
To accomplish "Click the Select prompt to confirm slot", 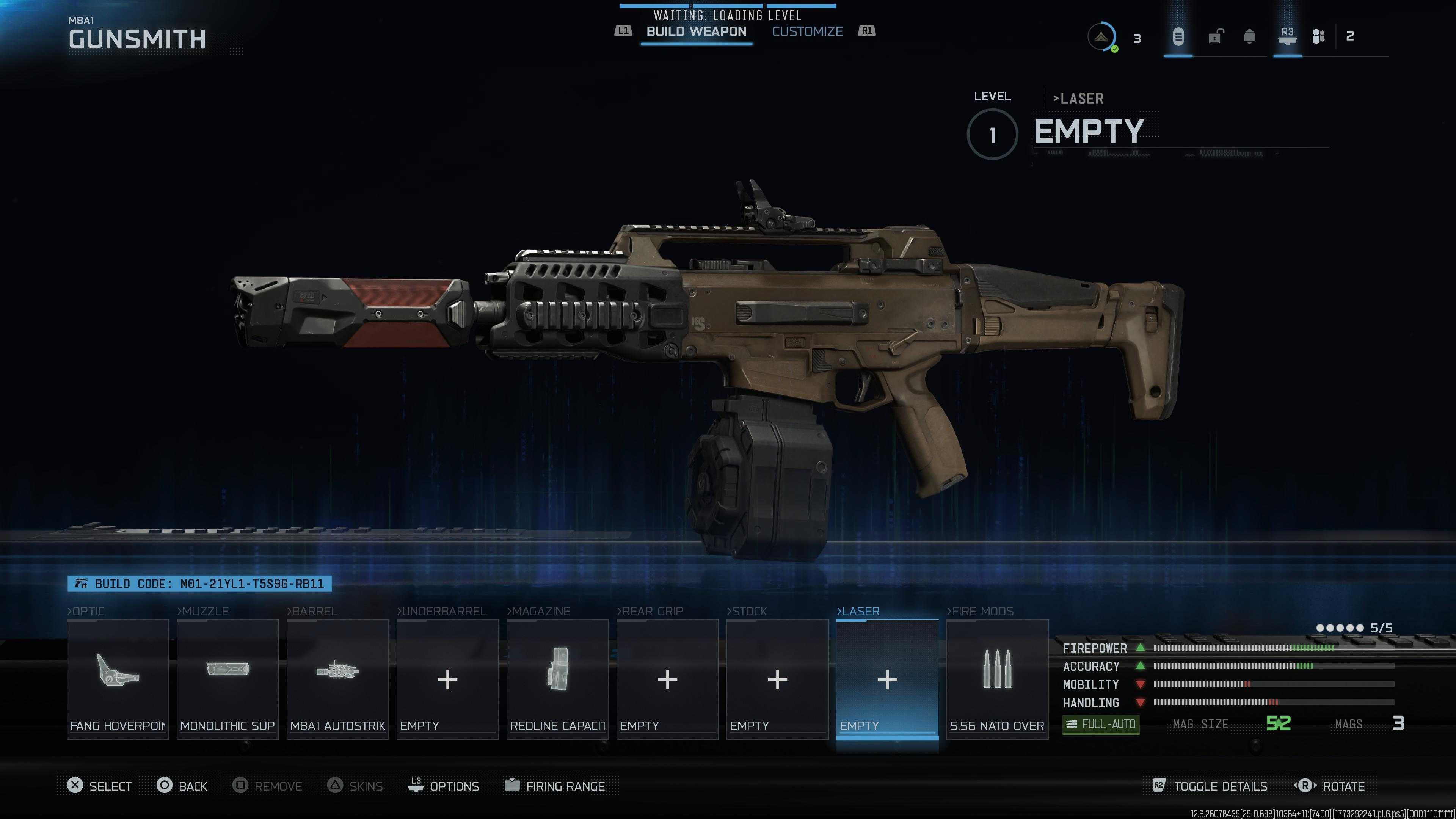I will [99, 786].
